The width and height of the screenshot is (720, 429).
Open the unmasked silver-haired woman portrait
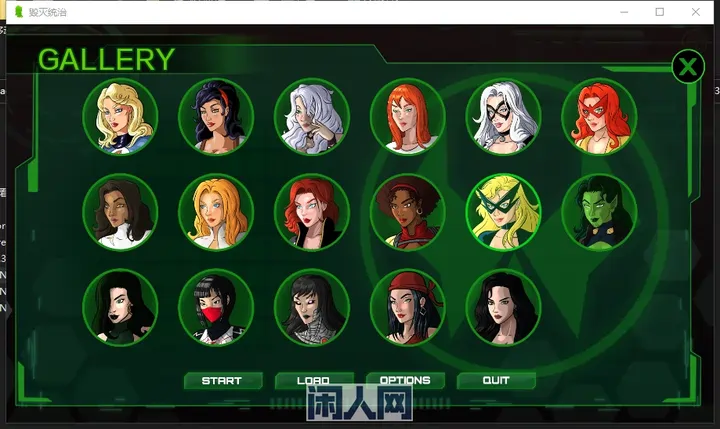pos(312,117)
